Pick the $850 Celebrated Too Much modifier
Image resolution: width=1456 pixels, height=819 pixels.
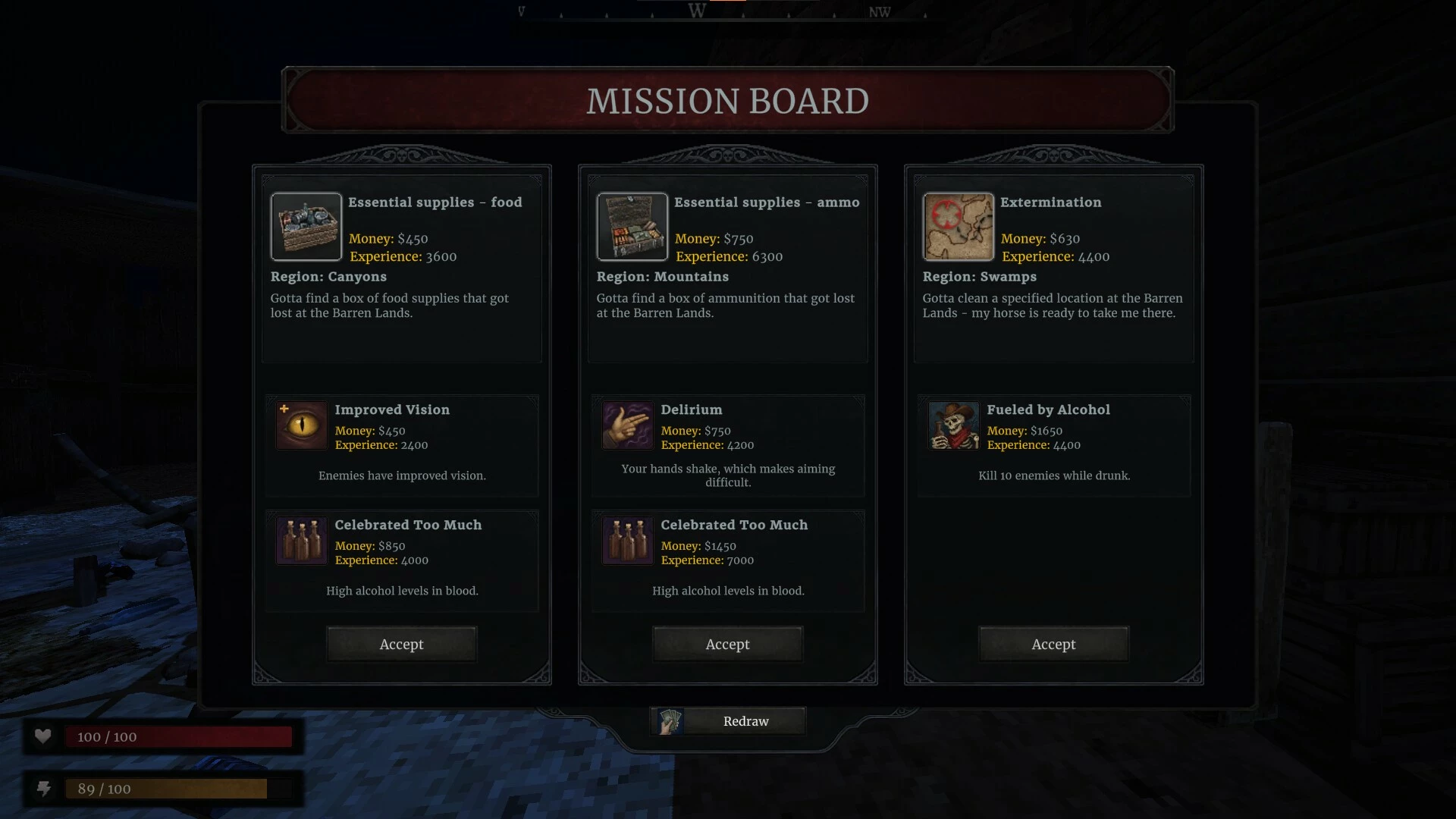tap(402, 560)
